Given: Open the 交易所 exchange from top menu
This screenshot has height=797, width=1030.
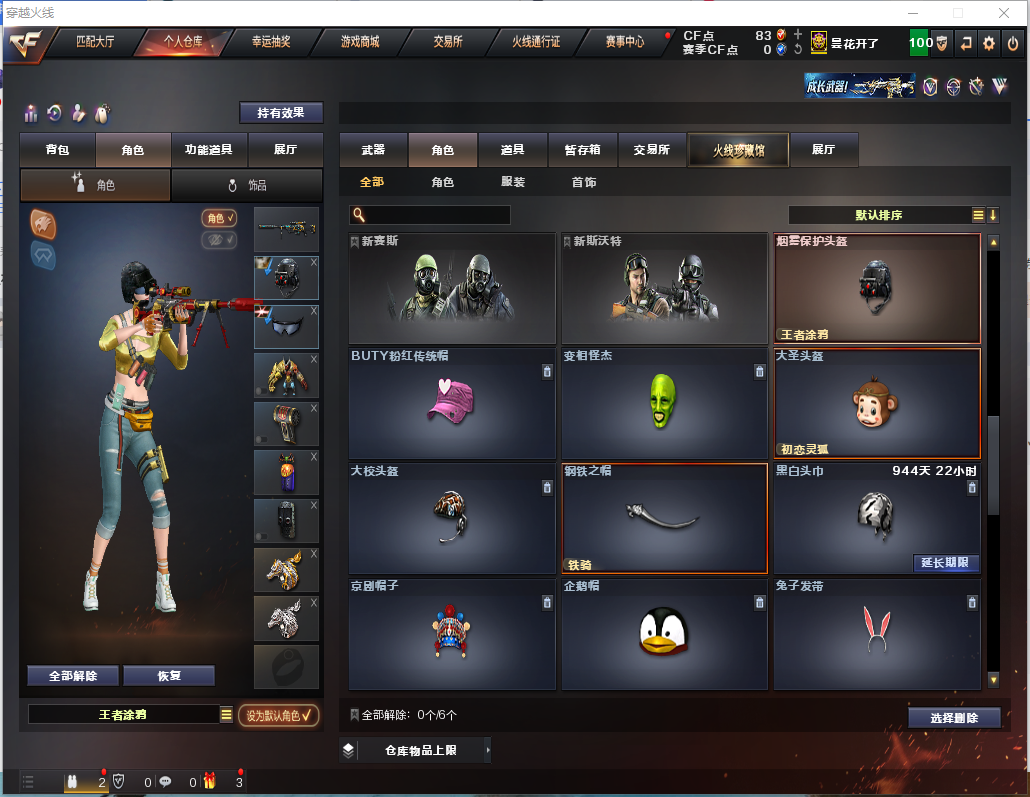Looking at the screenshot, I should click(448, 42).
